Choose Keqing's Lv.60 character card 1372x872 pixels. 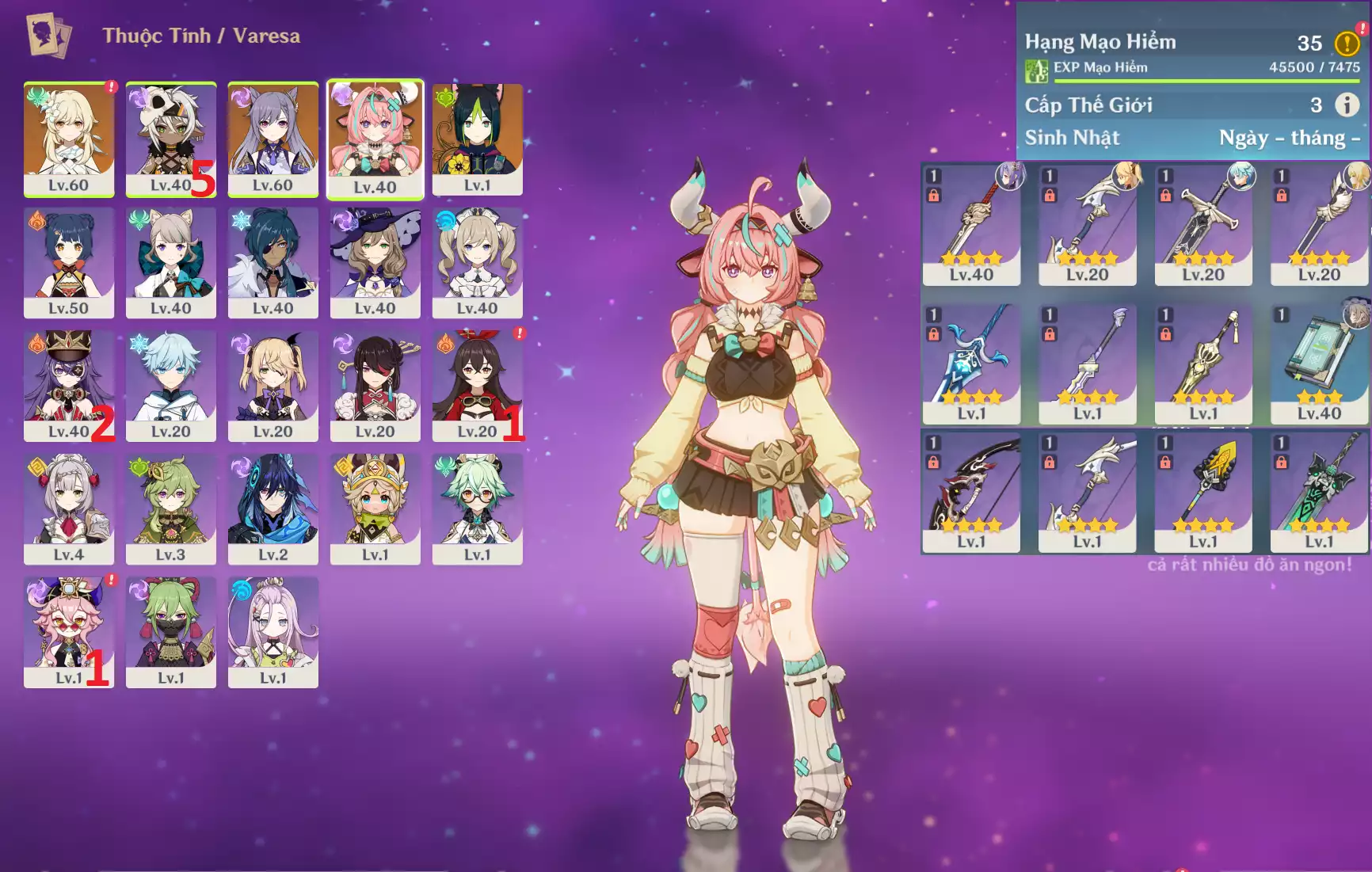click(x=273, y=139)
